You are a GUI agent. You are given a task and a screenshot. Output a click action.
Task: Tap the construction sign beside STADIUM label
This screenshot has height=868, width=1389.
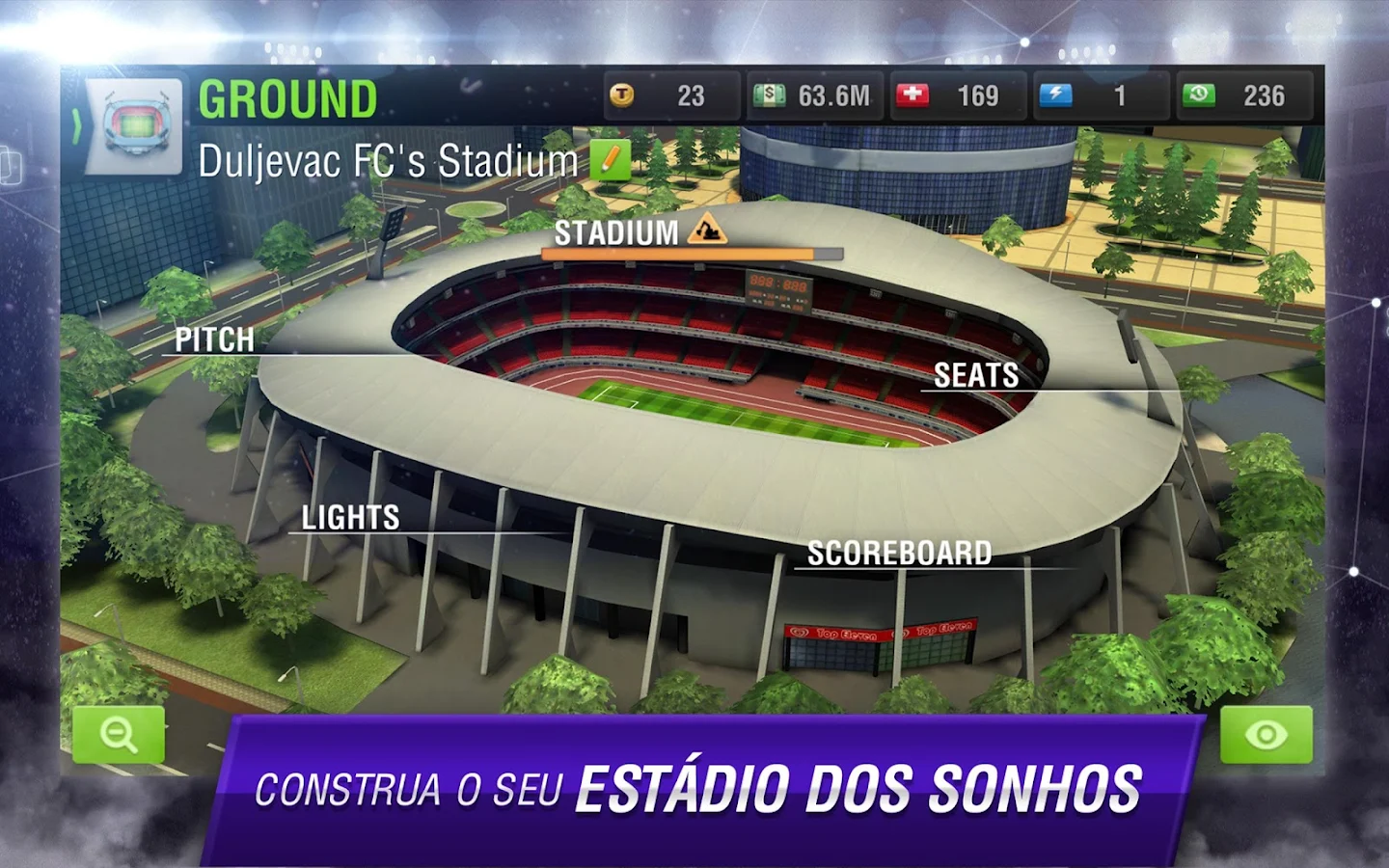point(708,231)
